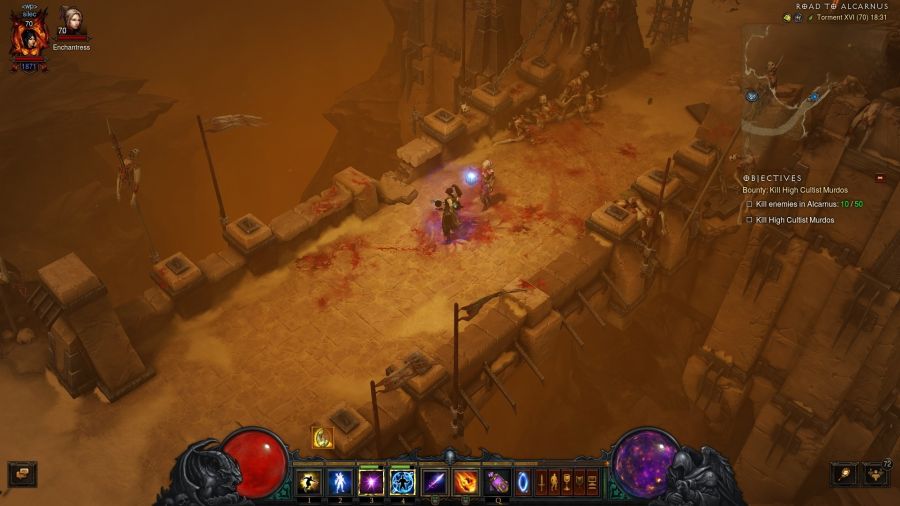Cast the purple starburst skill in slot 3
This screenshot has height=506, width=900.
(371, 483)
